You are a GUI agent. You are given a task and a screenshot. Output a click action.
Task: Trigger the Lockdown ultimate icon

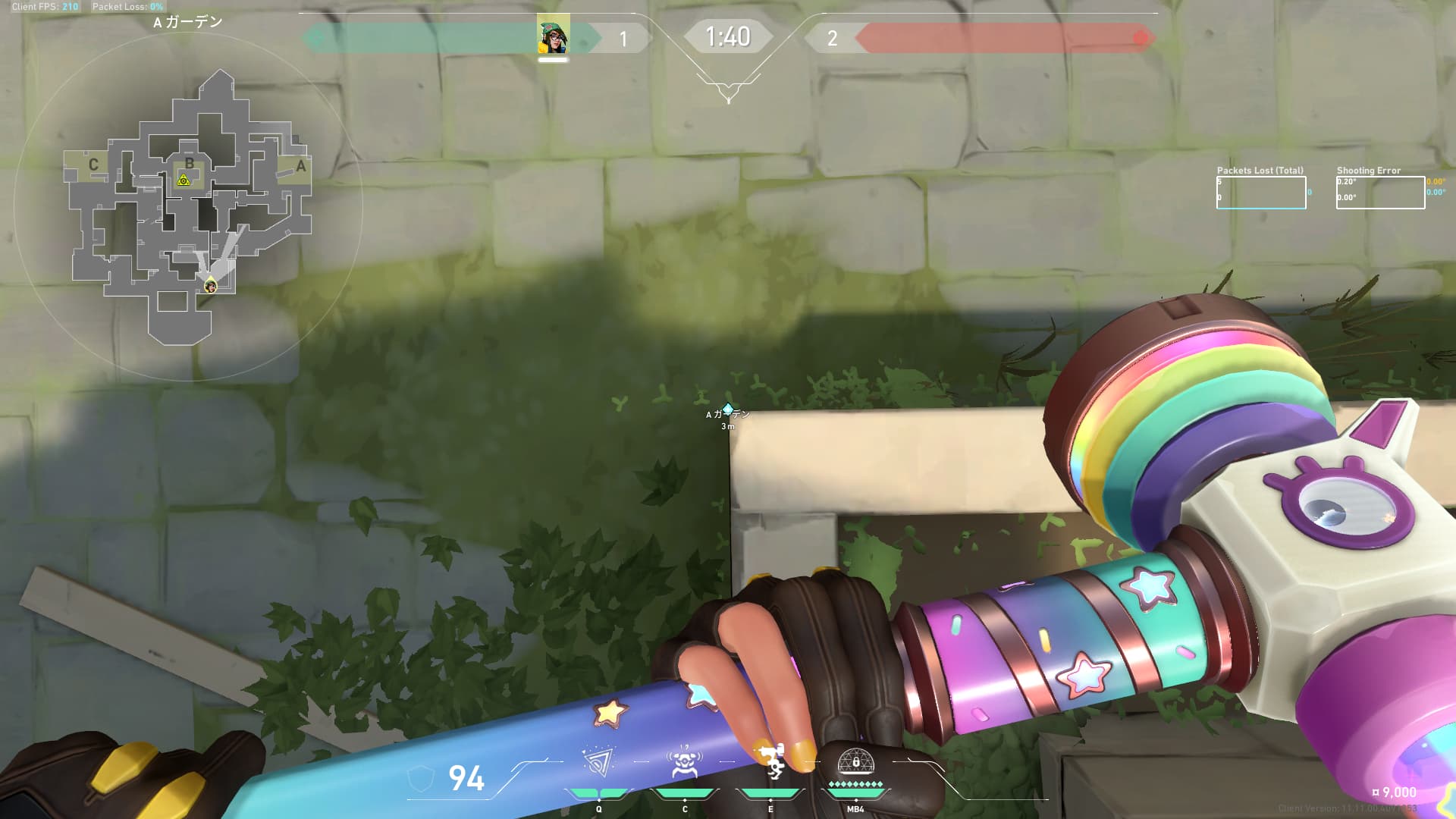[x=855, y=761]
